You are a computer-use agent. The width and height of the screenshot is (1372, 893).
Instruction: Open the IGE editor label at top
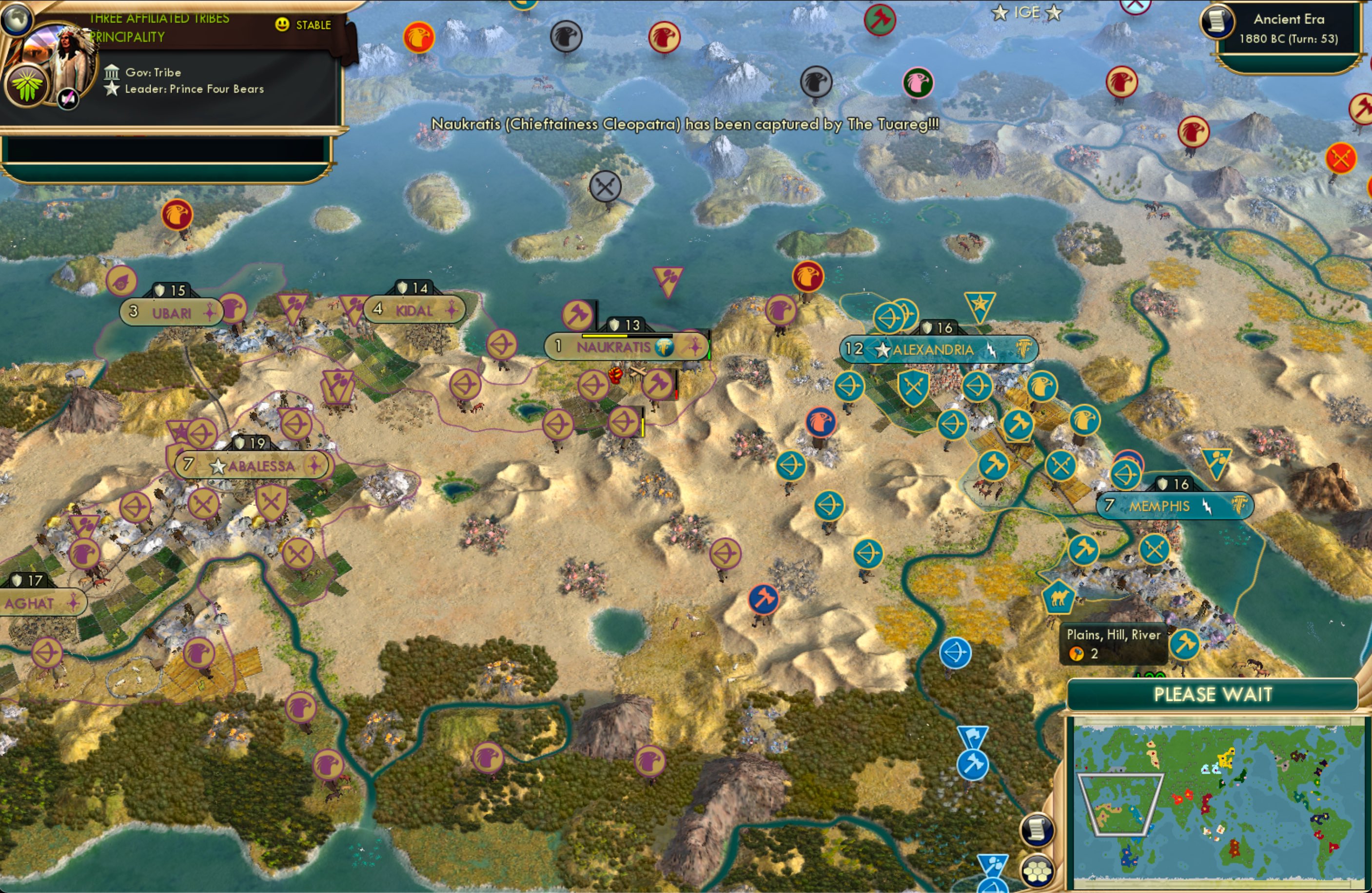[1028, 13]
